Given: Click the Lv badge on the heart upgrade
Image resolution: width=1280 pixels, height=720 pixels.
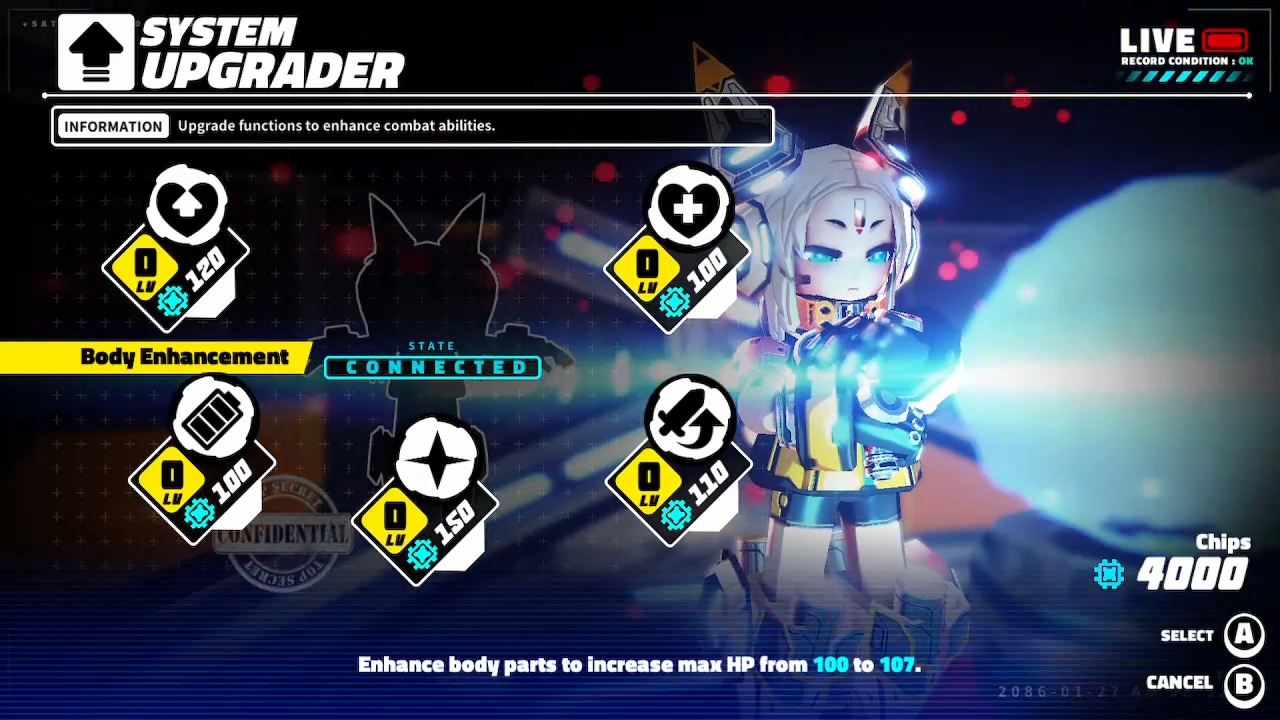Looking at the screenshot, I should click(x=145, y=268).
